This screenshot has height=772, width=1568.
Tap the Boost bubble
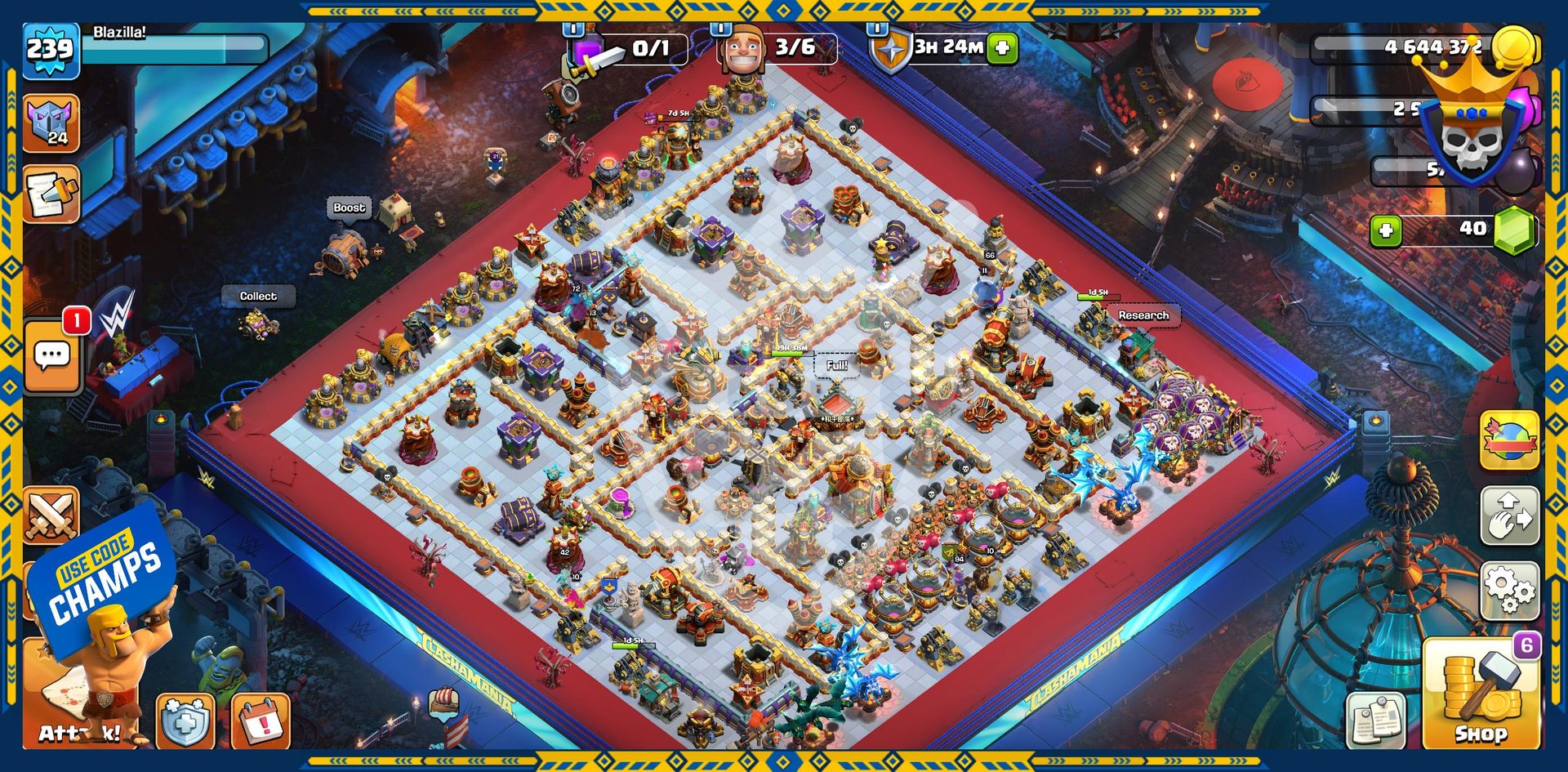(x=350, y=208)
